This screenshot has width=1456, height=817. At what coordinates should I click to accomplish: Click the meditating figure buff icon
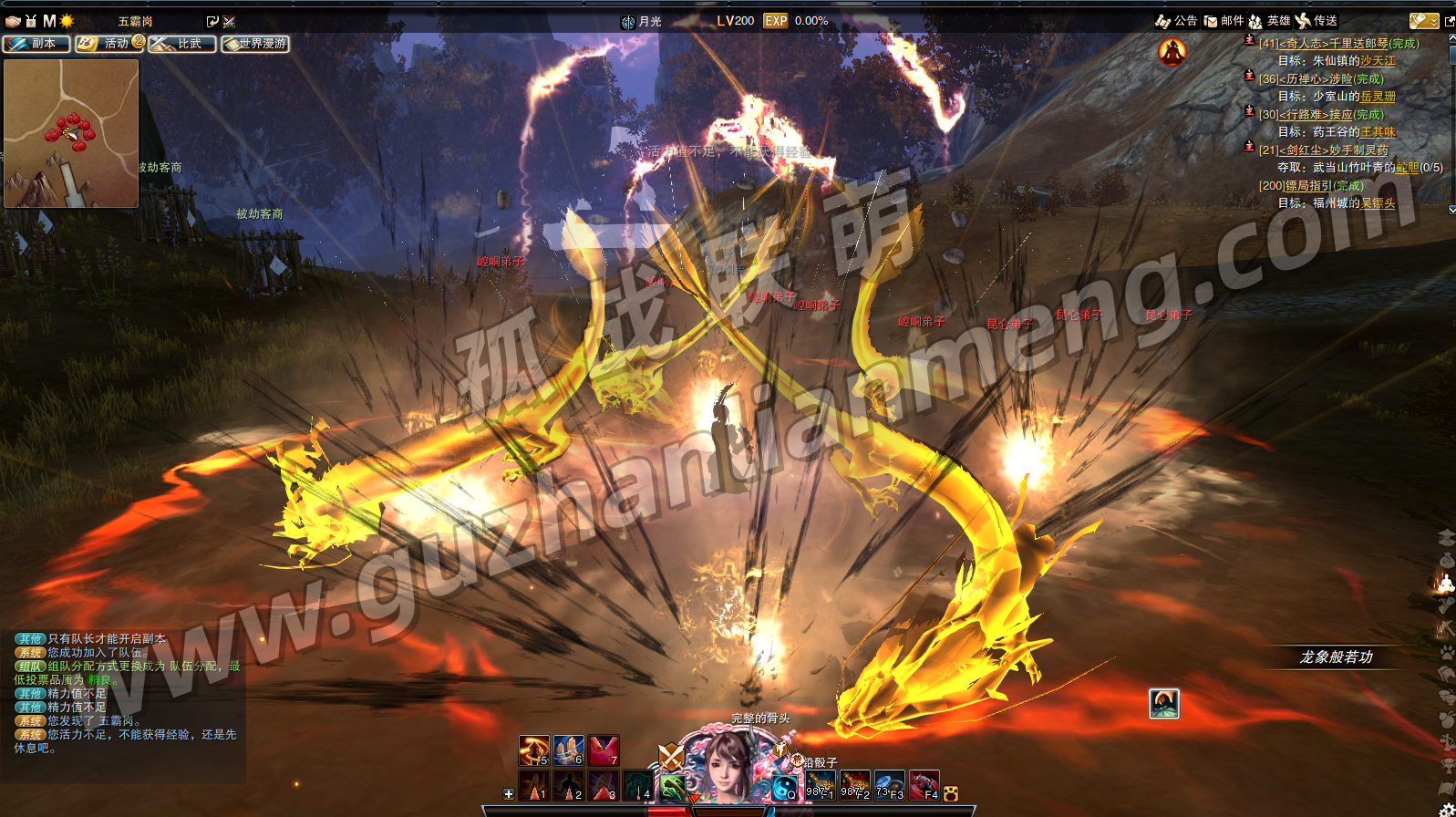(1172, 52)
